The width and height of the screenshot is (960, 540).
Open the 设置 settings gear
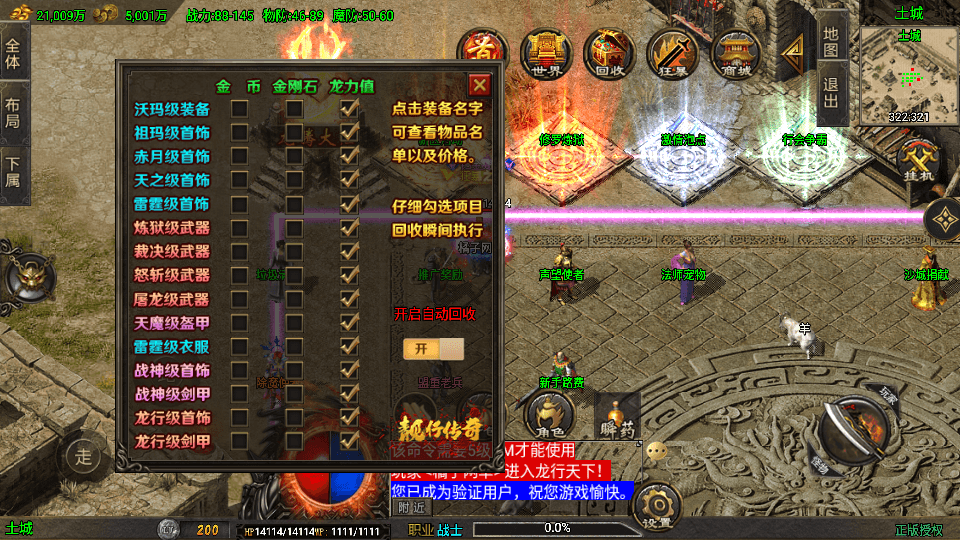tap(656, 507)
